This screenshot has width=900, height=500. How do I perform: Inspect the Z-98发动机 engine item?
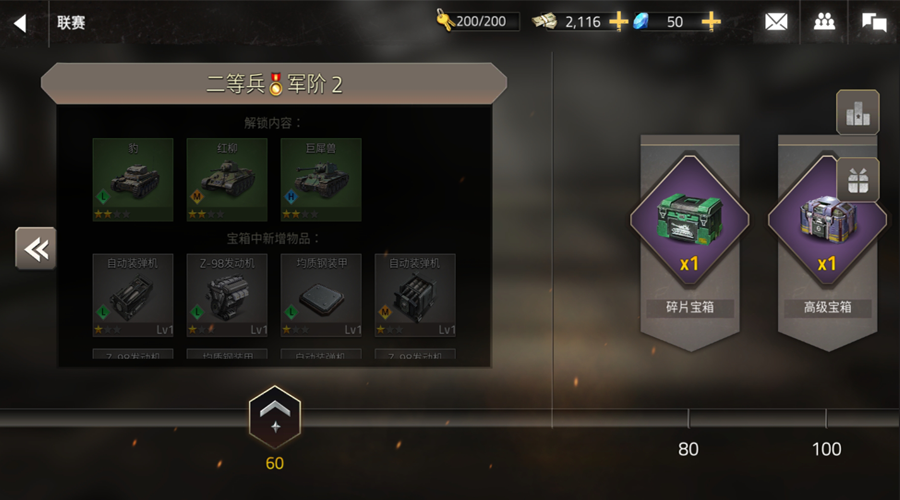[227, 295]
